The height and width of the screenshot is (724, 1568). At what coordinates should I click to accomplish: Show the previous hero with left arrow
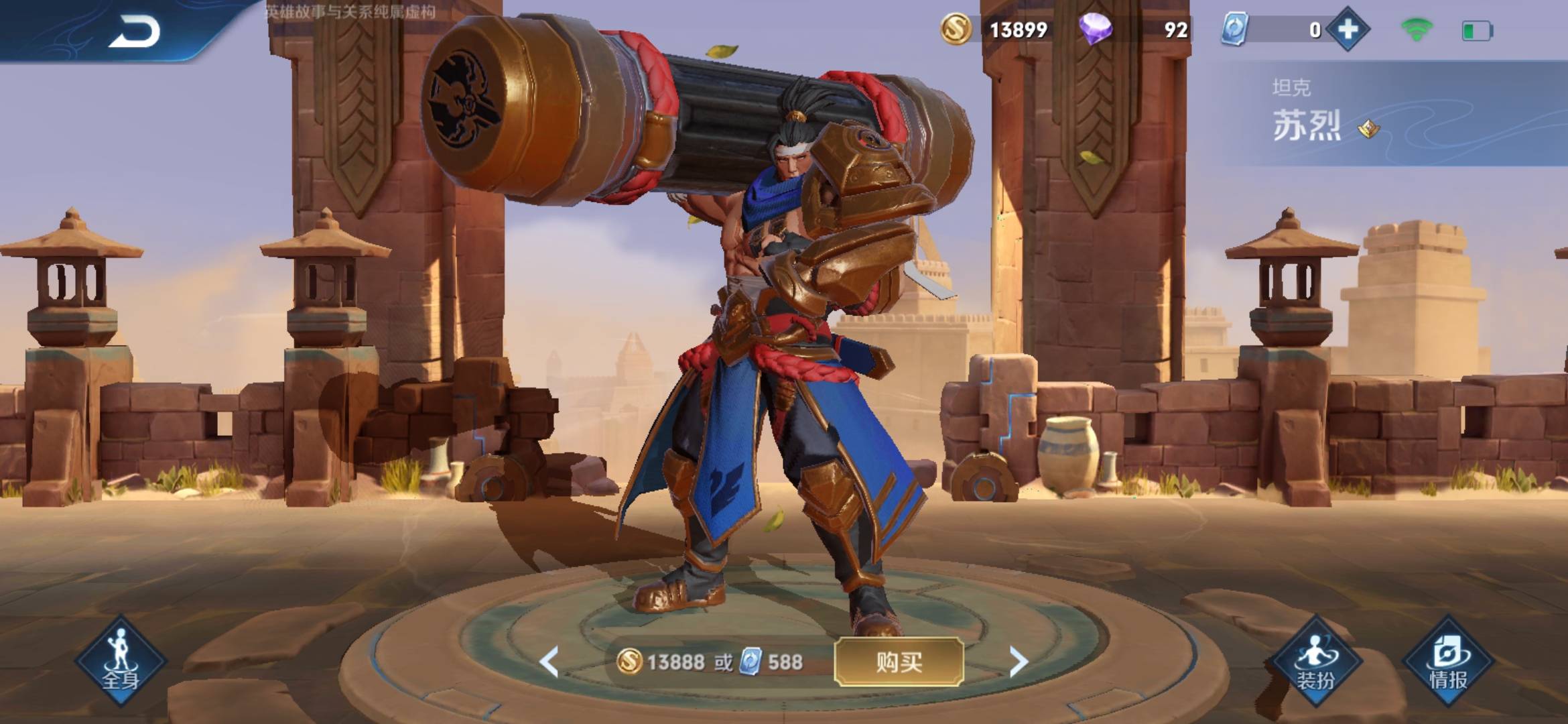pyautogui.click(x=549, y=662)
